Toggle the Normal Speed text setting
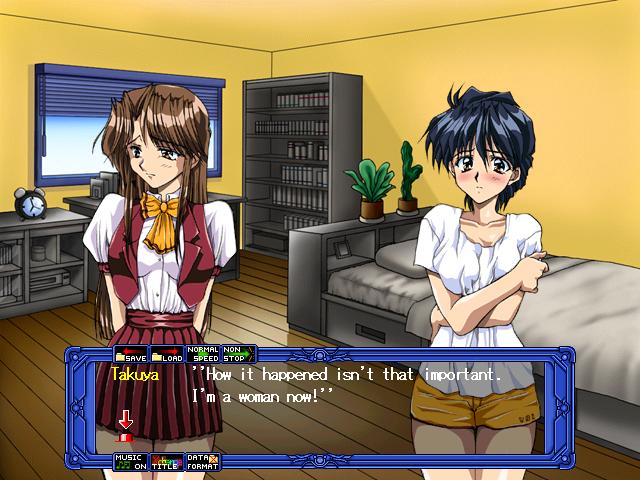This screenshot has width=640, height=480. 204,354
